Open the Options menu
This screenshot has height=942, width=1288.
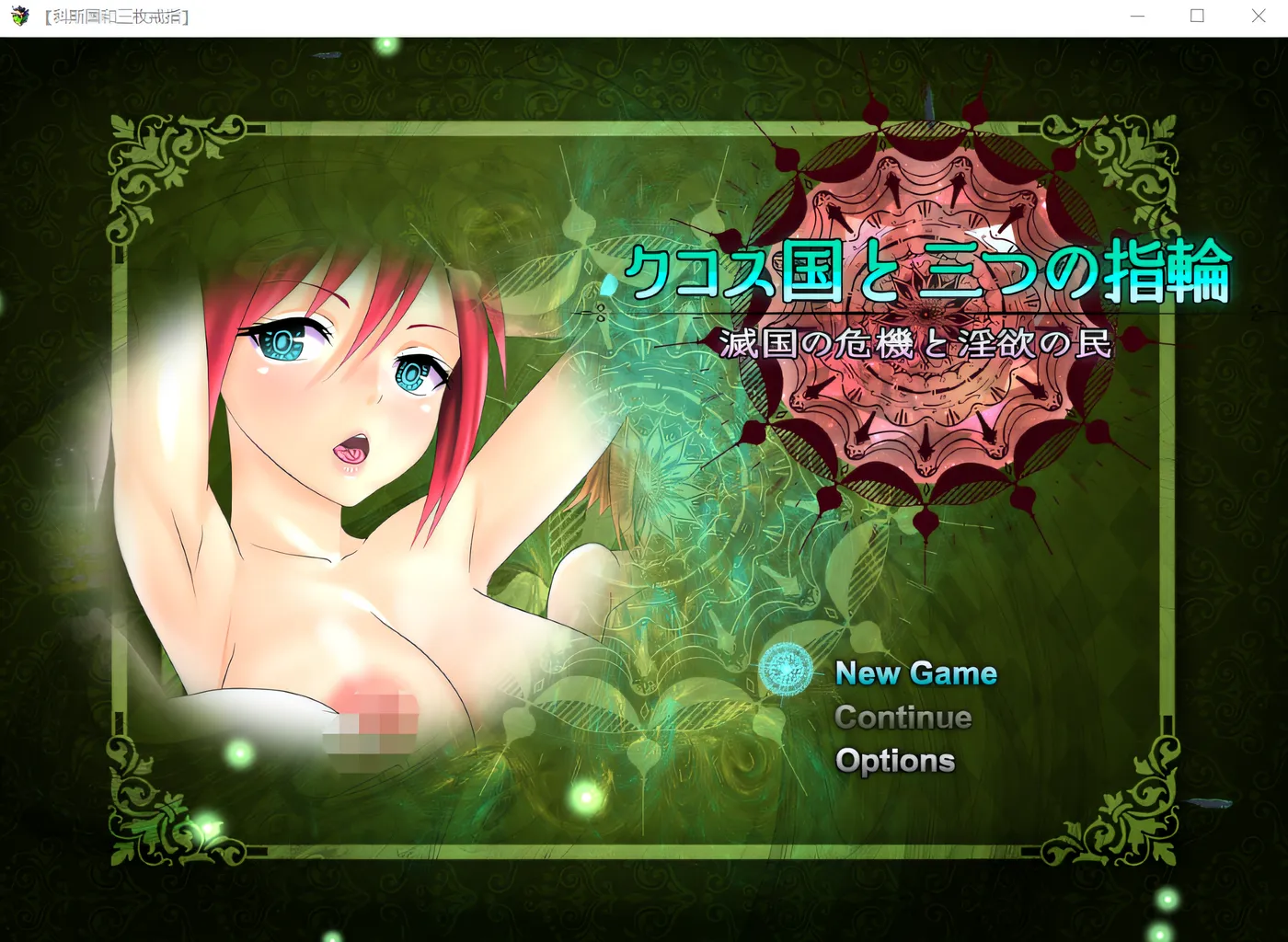[x=894, y=761]
